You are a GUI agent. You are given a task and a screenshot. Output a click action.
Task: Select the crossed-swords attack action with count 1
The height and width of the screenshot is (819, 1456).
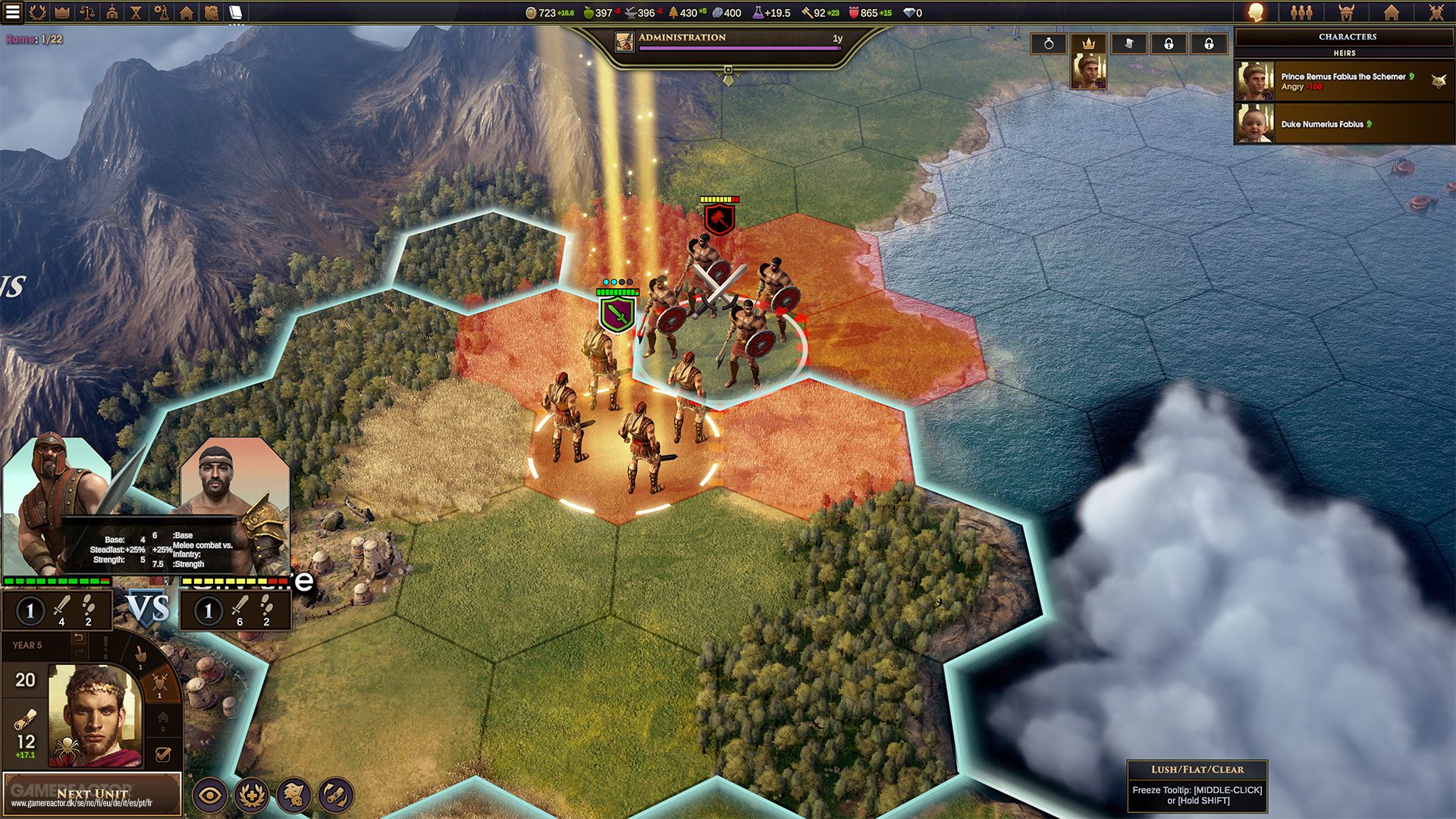[x=159, y=684]
